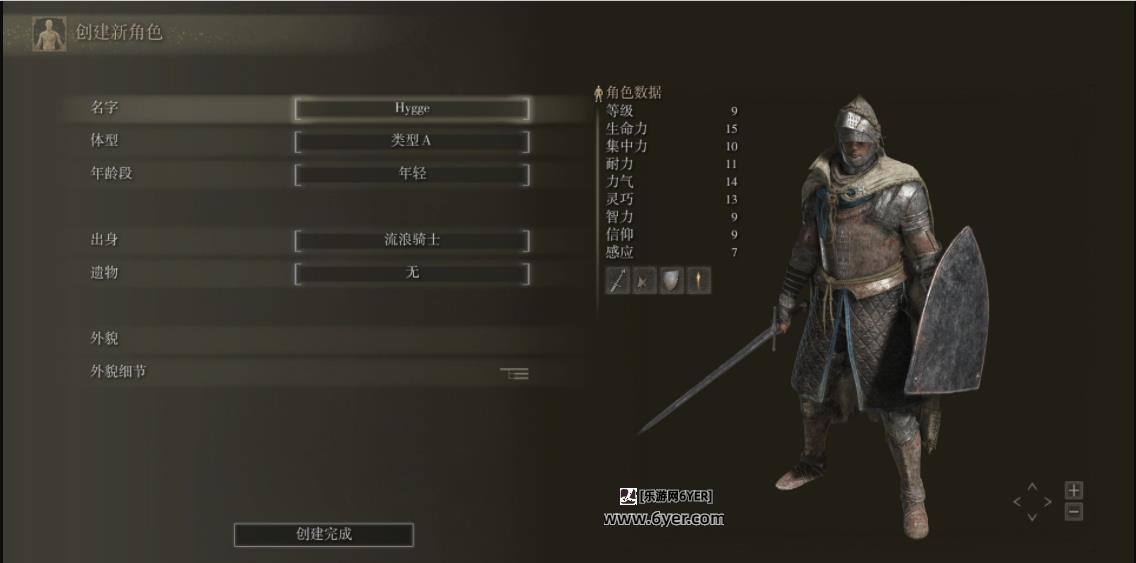Screen dimensions: 1136x563
Task: Choose the origin field 流浪骑士
Action: click(x=411, y=240)
